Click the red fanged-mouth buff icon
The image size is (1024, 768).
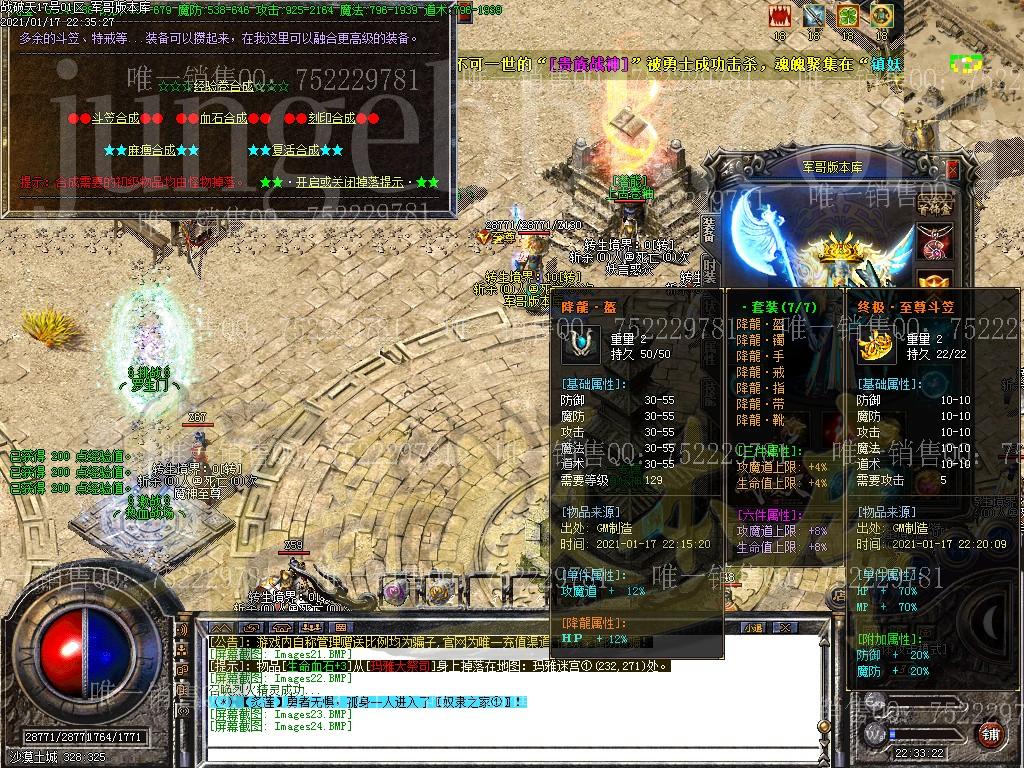[x=780, y=16]
